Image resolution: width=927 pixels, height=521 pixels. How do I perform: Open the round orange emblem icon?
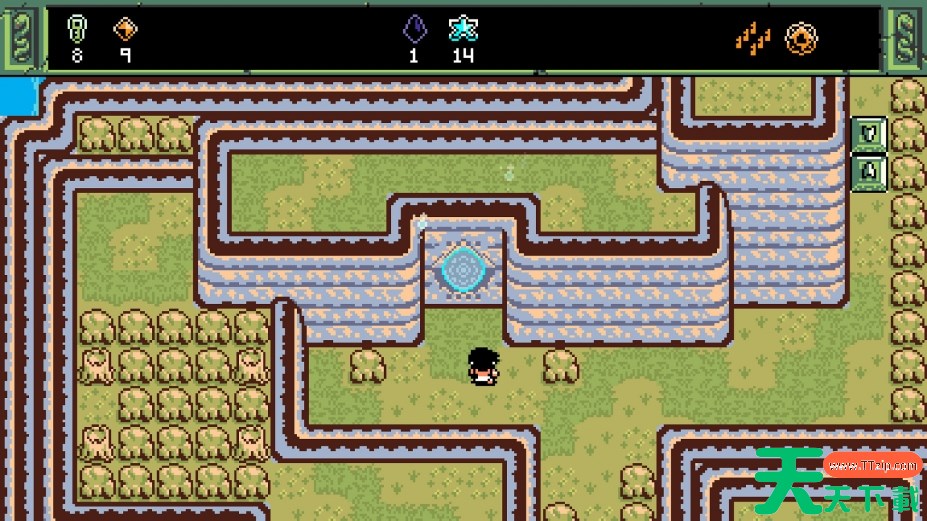tap(801, 38)
